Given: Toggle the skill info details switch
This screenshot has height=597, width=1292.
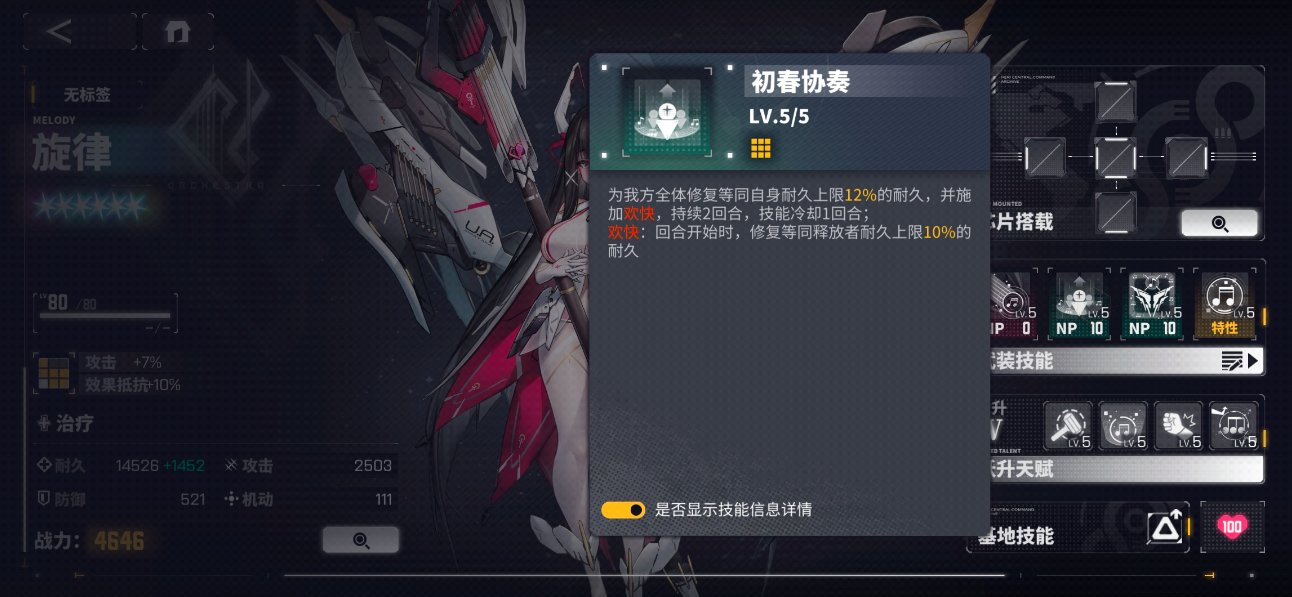Looking at the screenshot, I should tap(623, 510).
